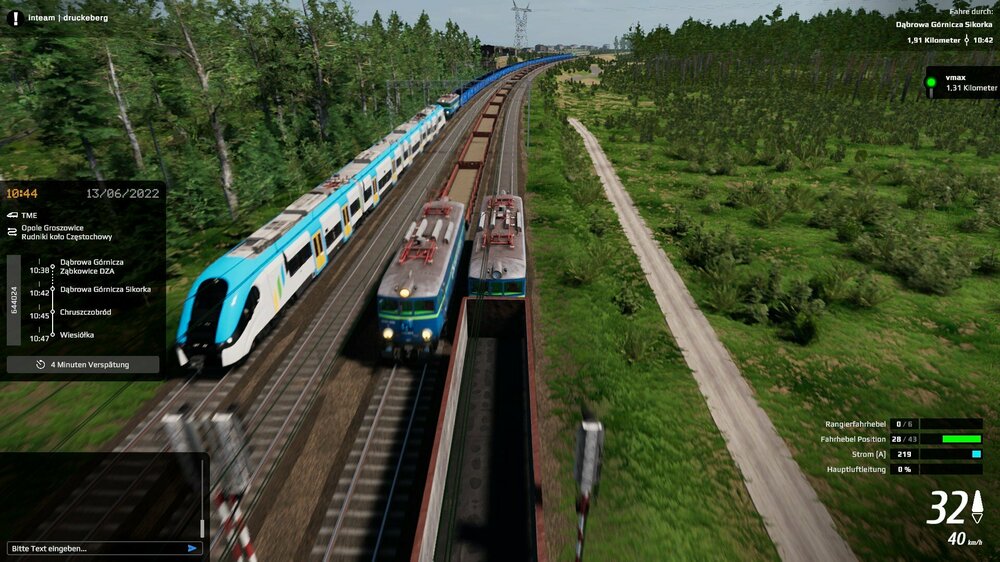
Task: Click the vmax green signal indicator
Action: (x=931, y=82)
